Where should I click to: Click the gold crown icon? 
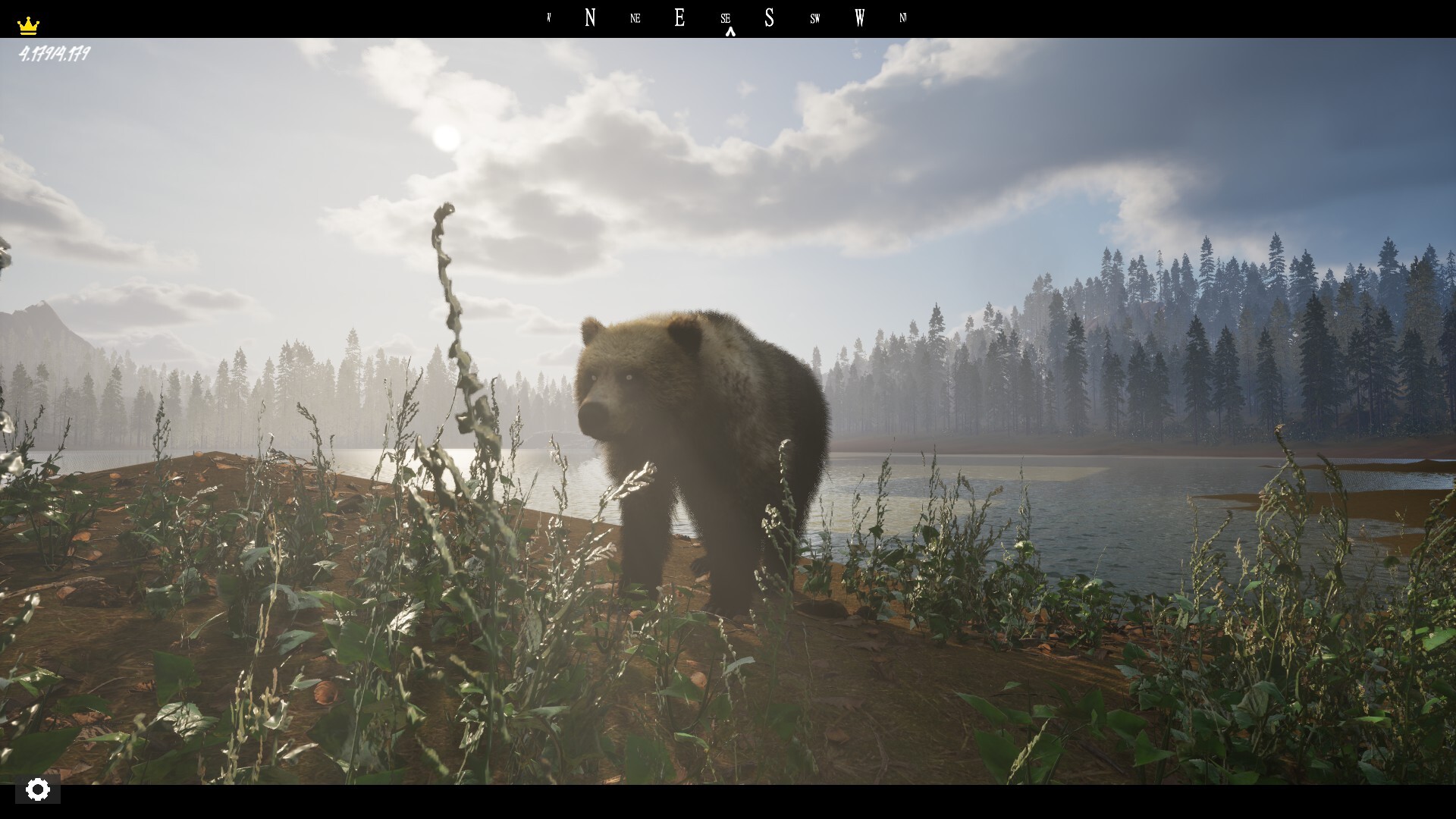28,26
